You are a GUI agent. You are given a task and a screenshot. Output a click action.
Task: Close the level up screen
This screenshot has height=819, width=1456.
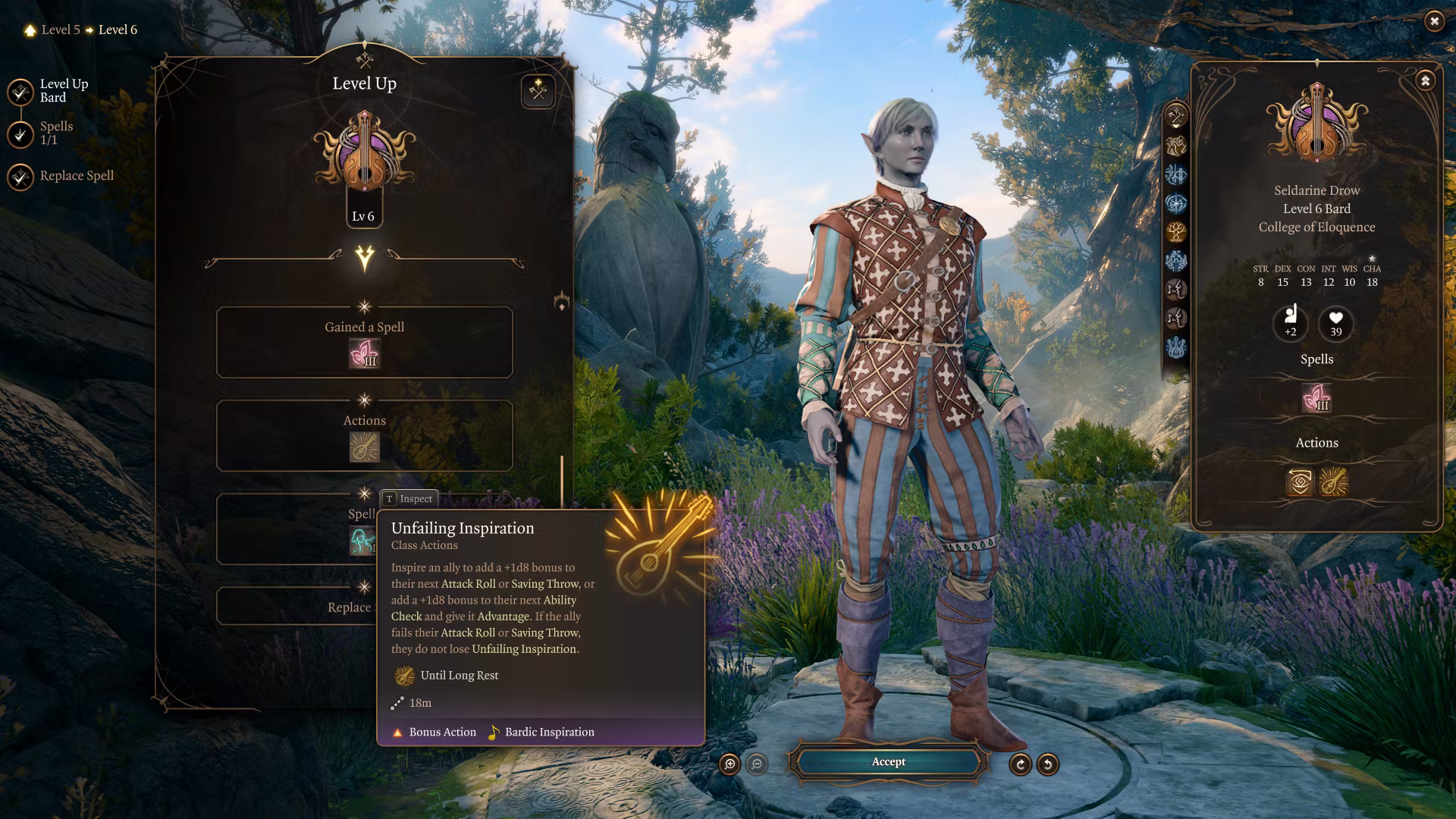1434,21
